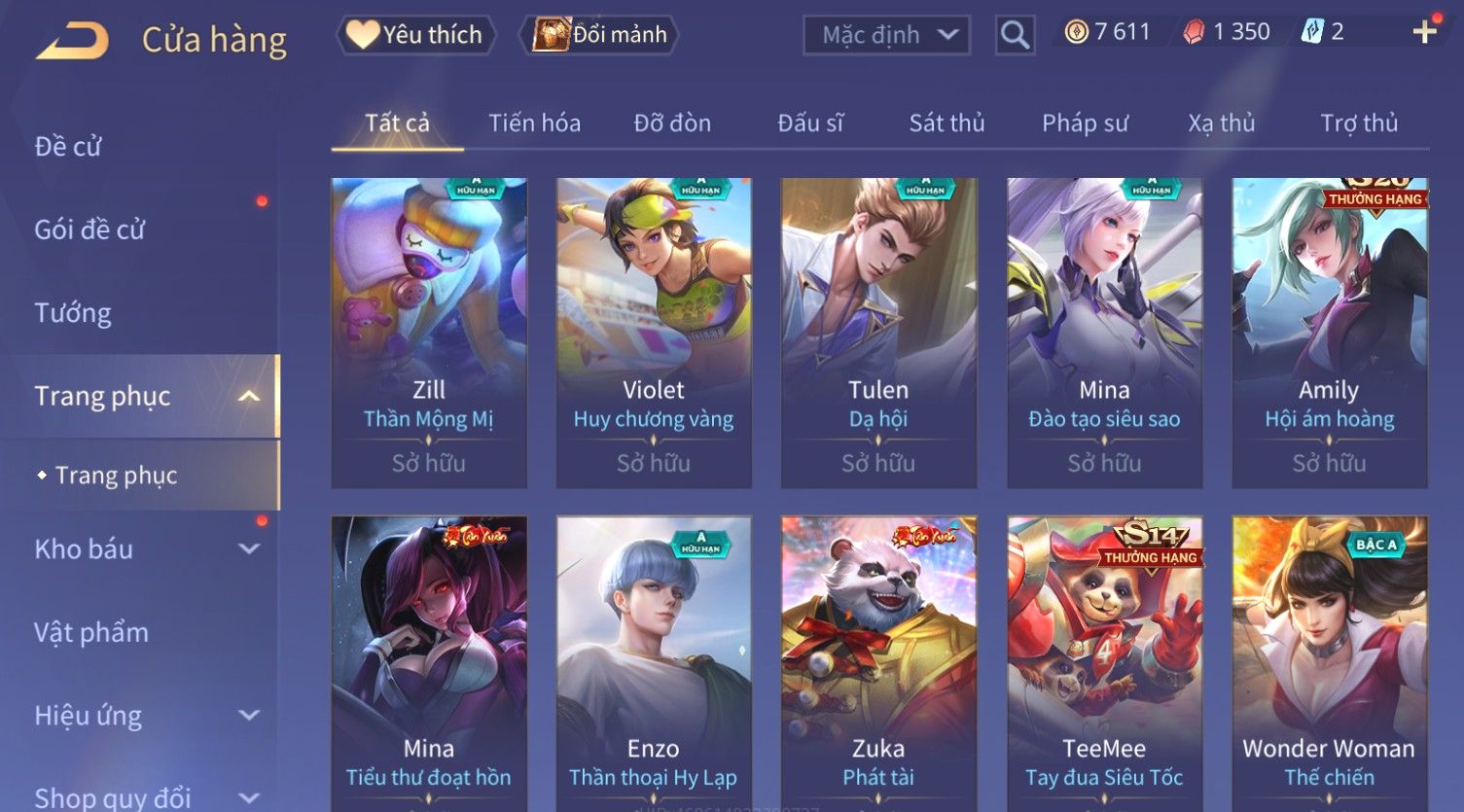1464x812 pixels.
Task: Open the Vật phẩm menu entry
Action: click(91, 633)
